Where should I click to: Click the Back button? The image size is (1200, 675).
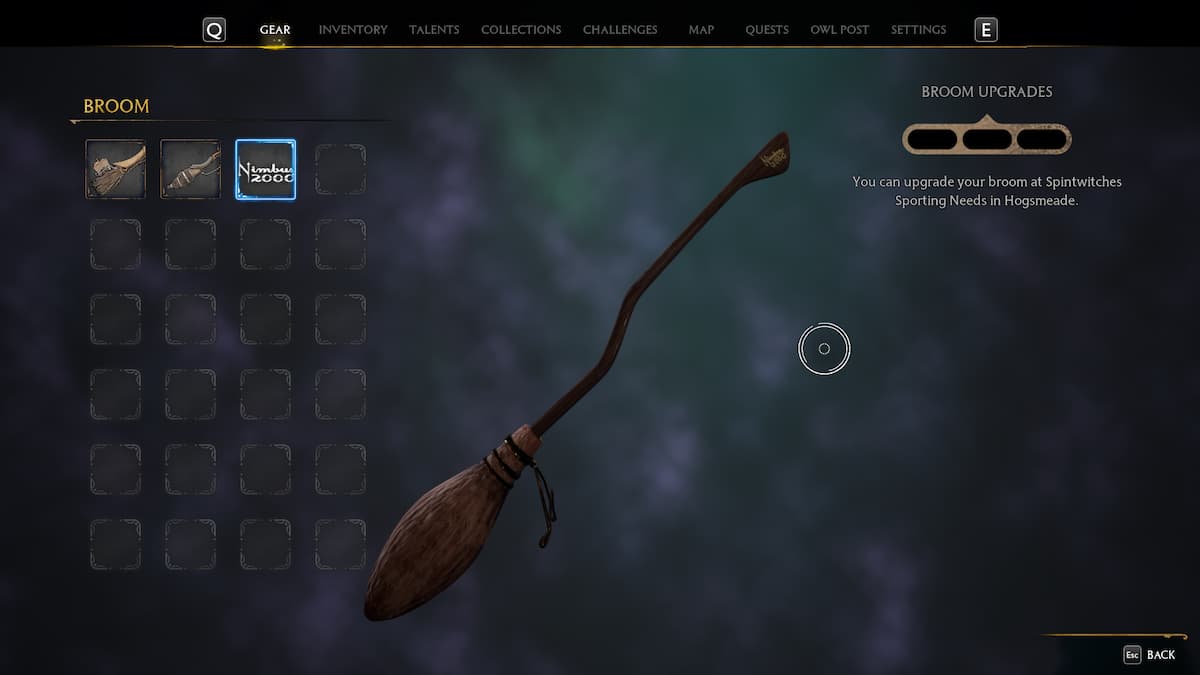pyautogui.click(x=1150, y=655)
